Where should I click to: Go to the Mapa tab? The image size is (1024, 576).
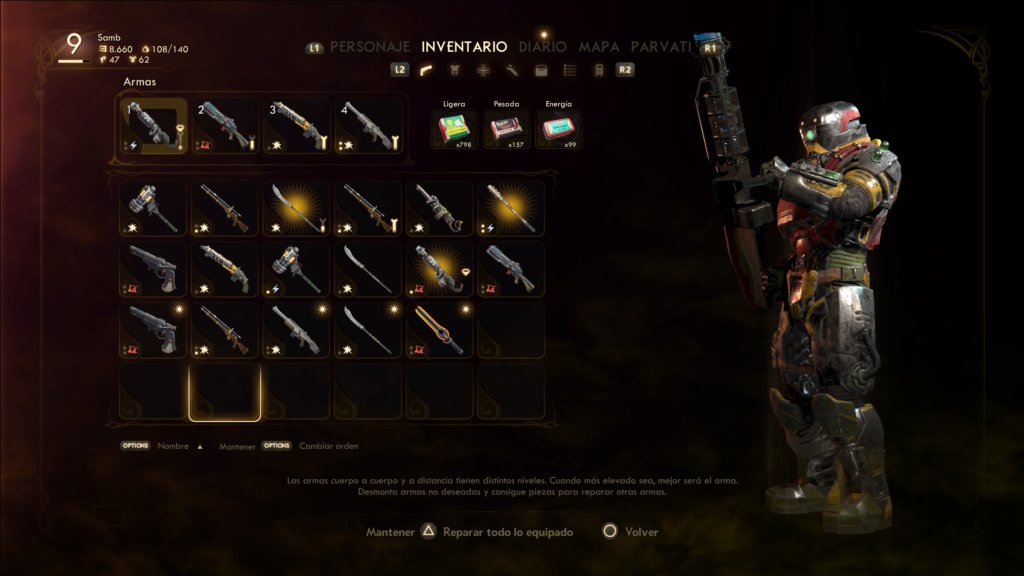(x=599, y=46)
